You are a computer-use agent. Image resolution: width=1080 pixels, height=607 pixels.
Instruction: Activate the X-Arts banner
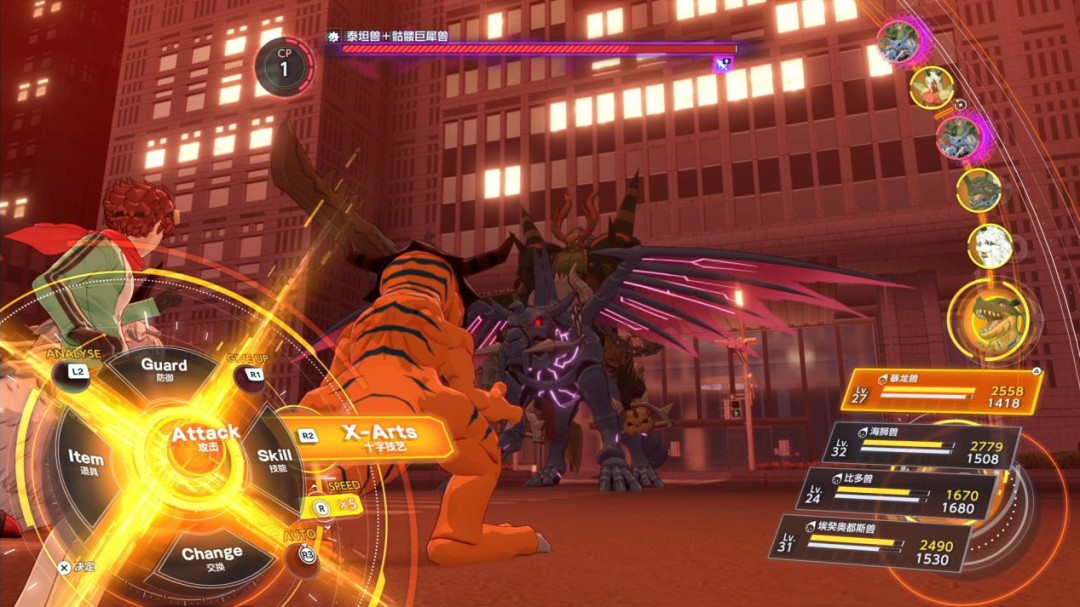click(378, 436)
